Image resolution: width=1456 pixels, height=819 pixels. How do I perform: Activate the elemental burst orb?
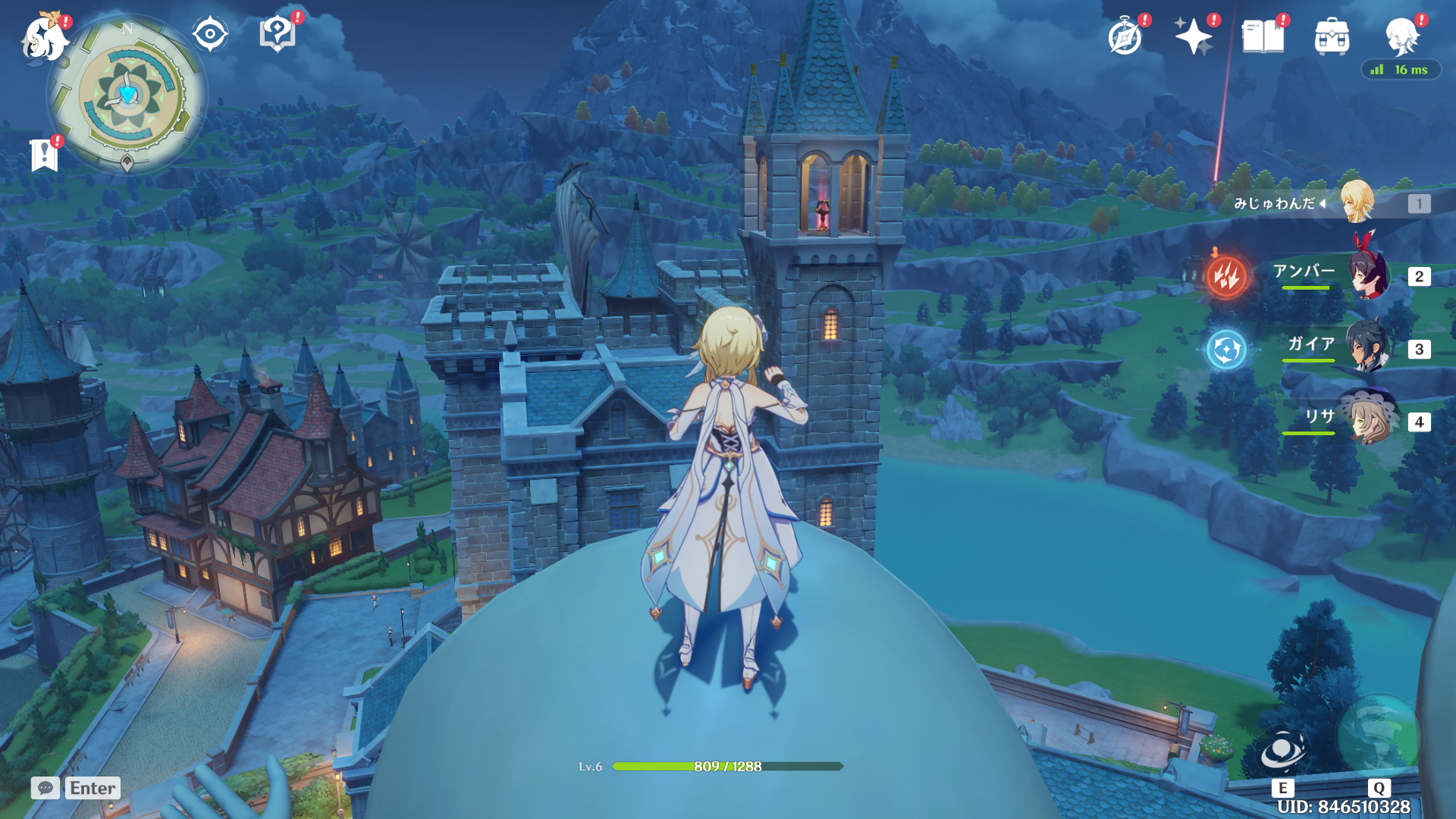coord(1378,734)
